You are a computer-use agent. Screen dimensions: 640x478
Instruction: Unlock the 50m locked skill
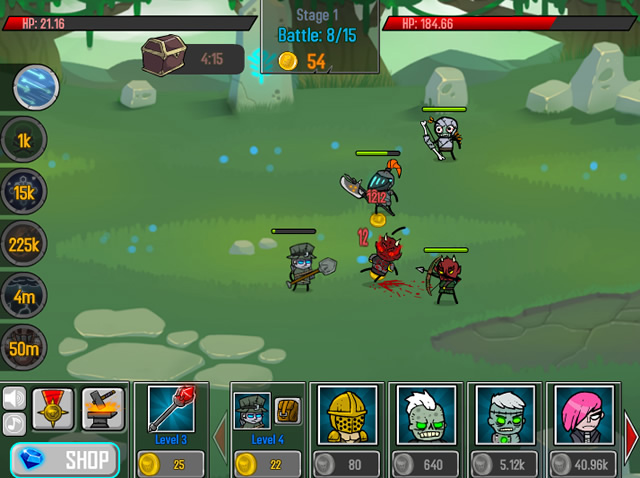(24, 348)
